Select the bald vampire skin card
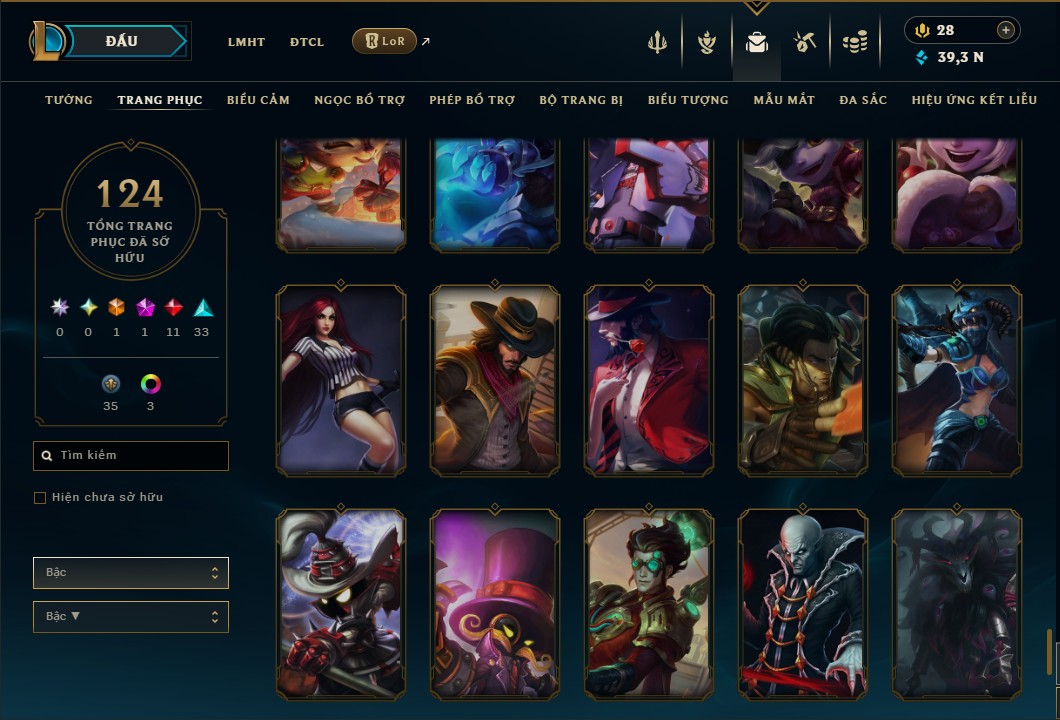Image resolution: width=1060 pixels, height=720 pixels. [803, 604]
